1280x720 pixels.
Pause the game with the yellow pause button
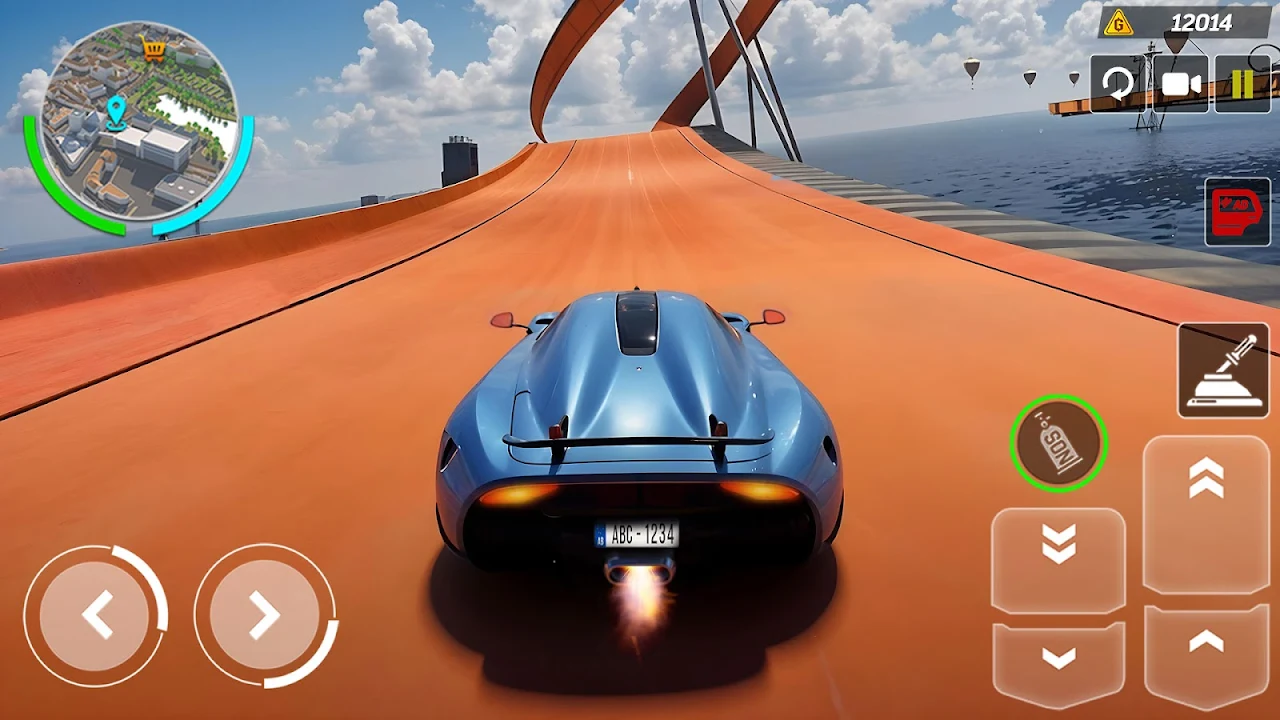coord(1243,84)
